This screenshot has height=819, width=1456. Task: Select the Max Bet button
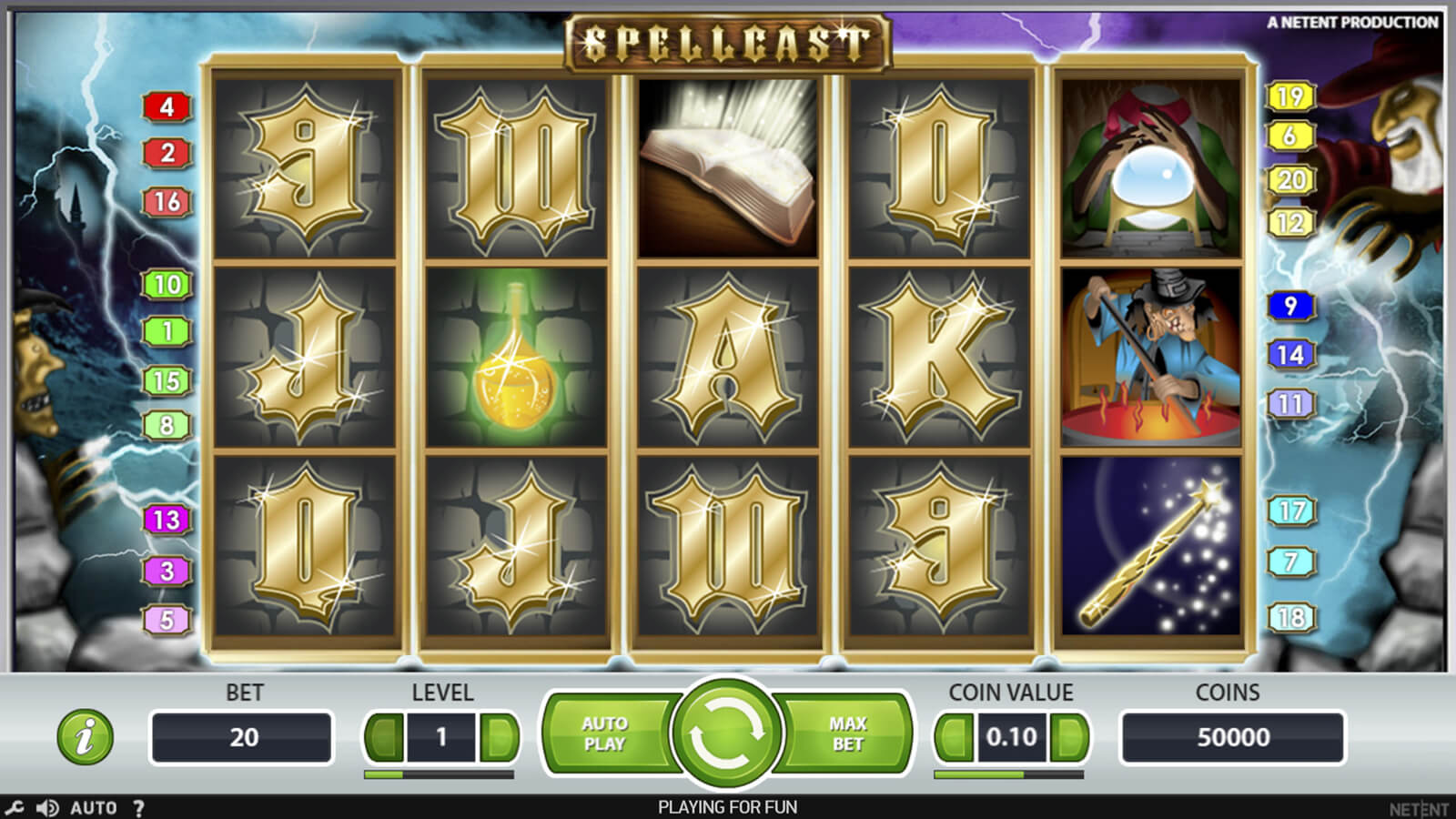(847, 733)
